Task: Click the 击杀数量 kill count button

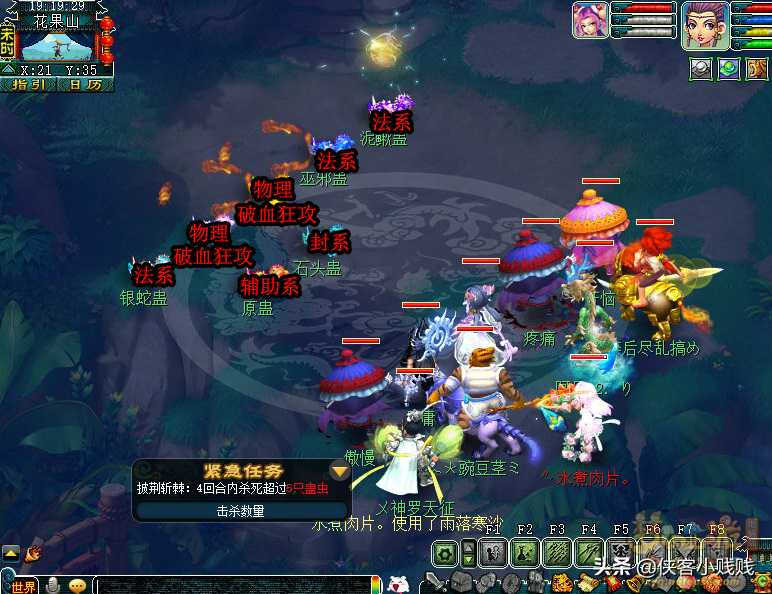Action: tap(241, 510)
